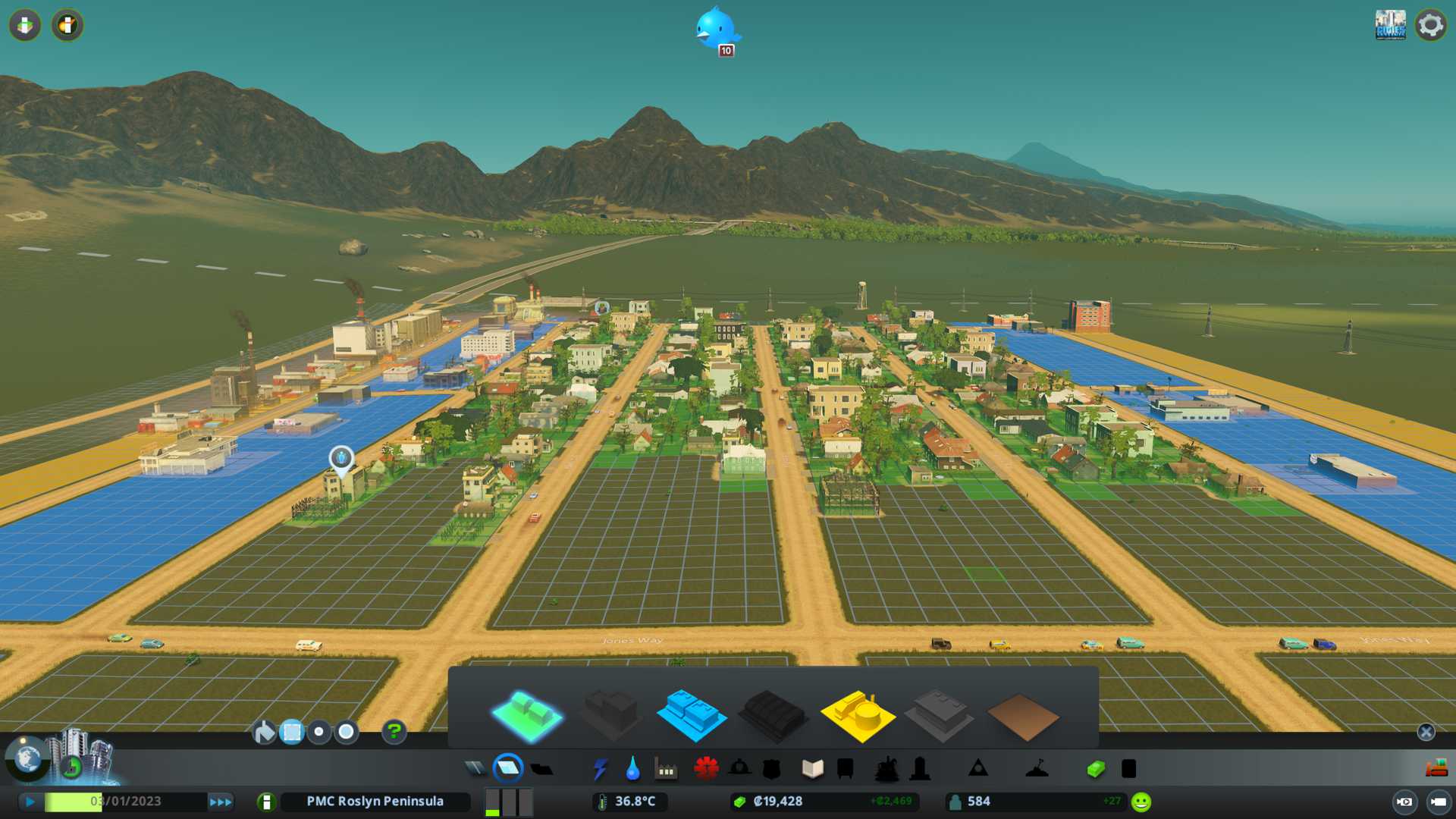Select the low density residential zone
1456x819 pixels.
click(526, 714)
